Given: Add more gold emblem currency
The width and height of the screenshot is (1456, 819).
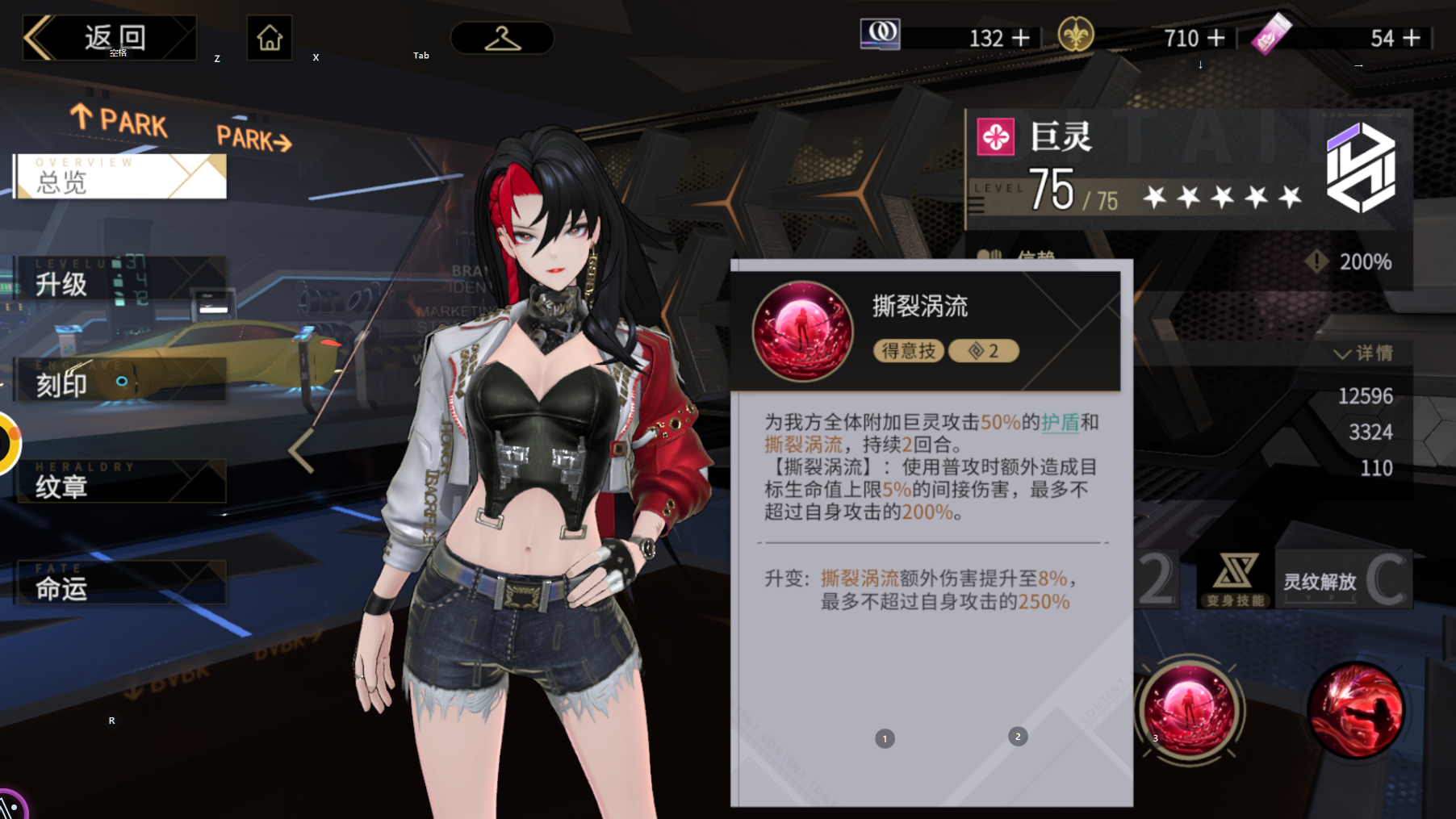Looking at the screenshot, I should click(x=1216, y=38).
